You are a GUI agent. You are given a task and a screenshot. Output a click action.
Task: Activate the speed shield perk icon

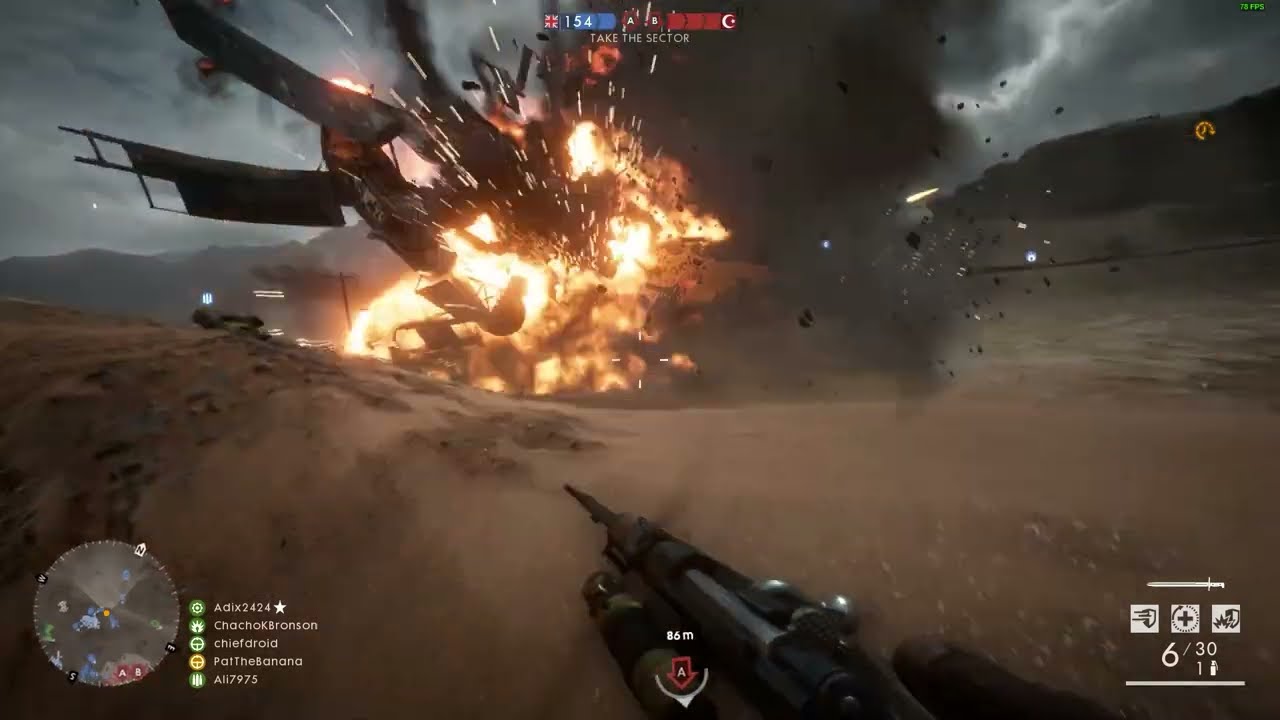point(1145,619)
